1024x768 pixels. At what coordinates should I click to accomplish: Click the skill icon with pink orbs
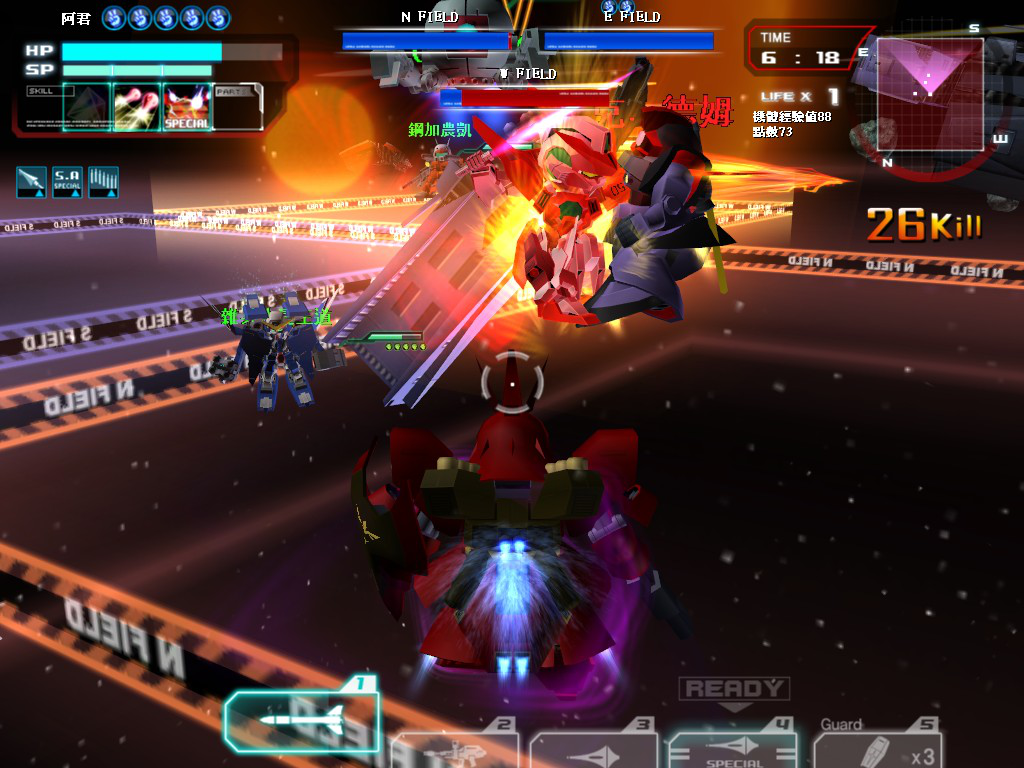click(137, 107)
